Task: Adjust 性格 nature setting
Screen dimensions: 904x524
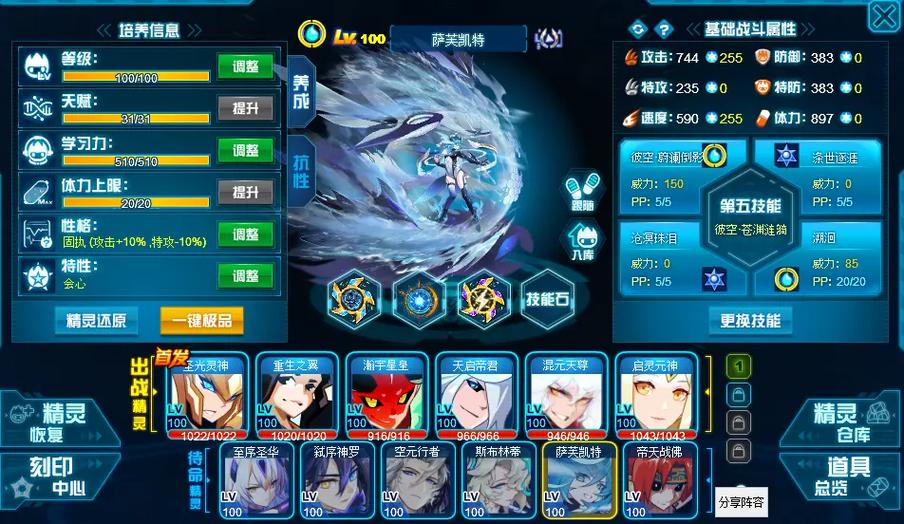Action: click(245, 234)
